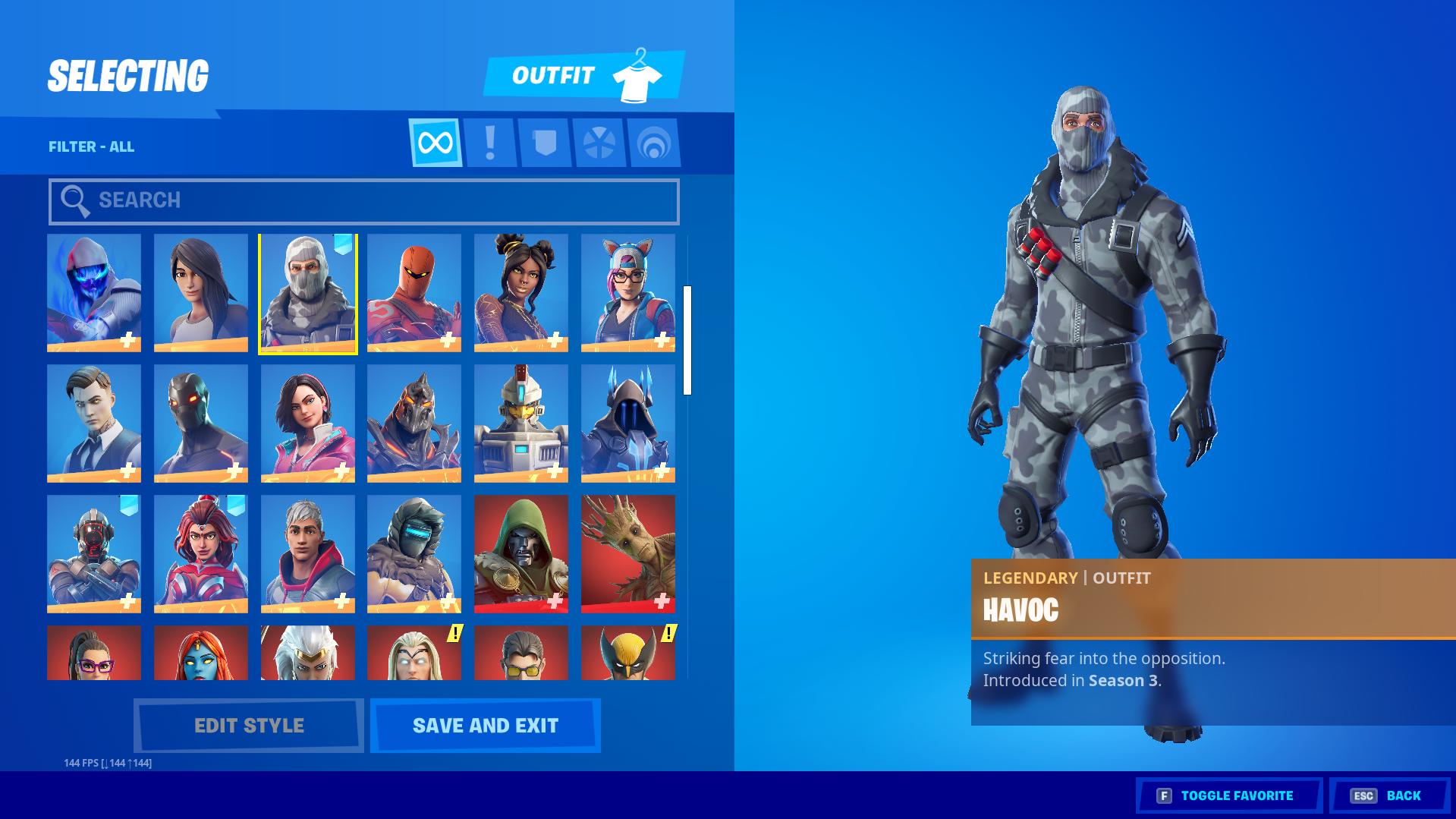Go back with the Back button
The width and height of the screenshot is (1456, 819).
(1389, 795)
